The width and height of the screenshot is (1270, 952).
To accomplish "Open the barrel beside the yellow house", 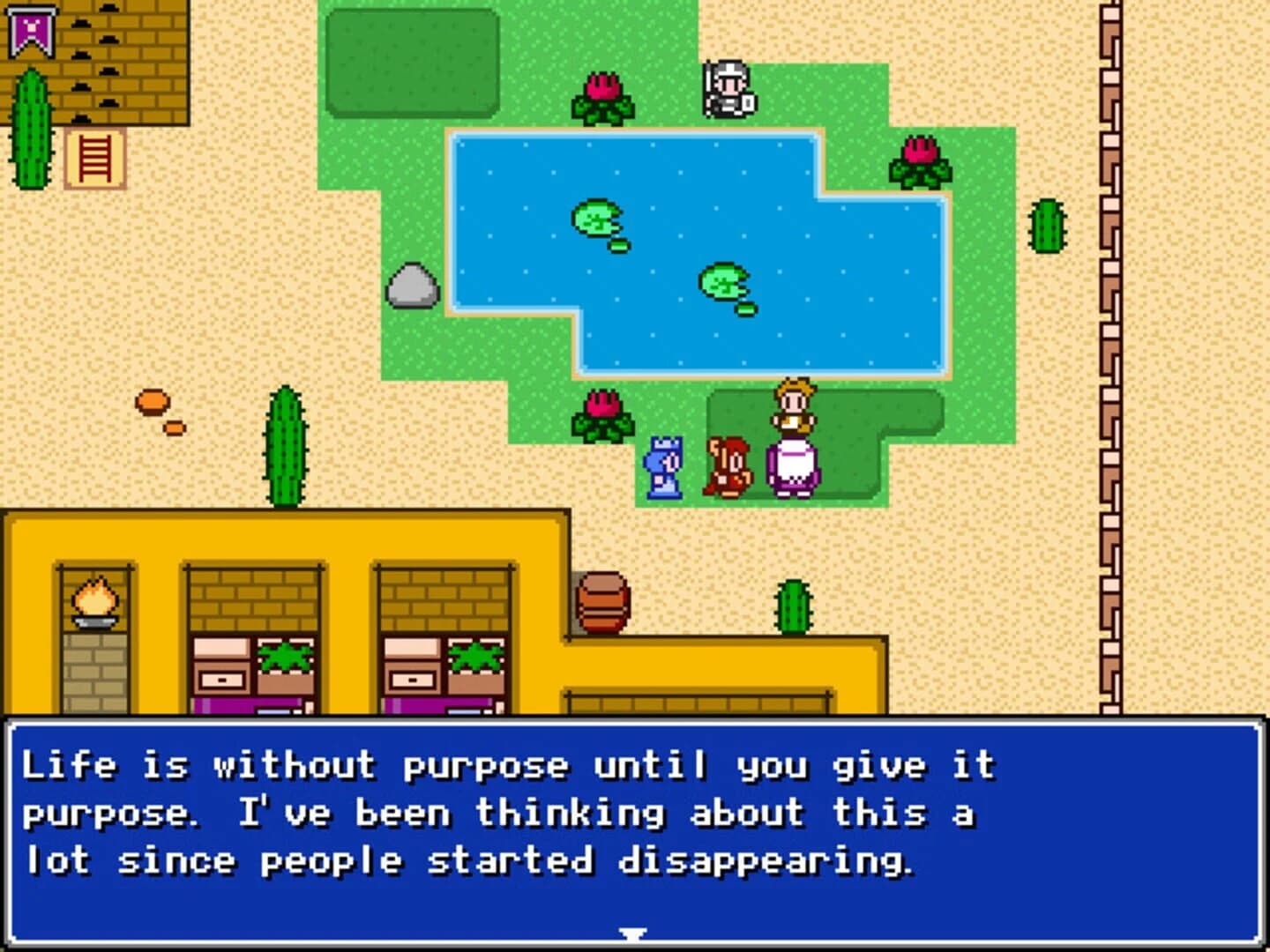I will click(603, 603).
